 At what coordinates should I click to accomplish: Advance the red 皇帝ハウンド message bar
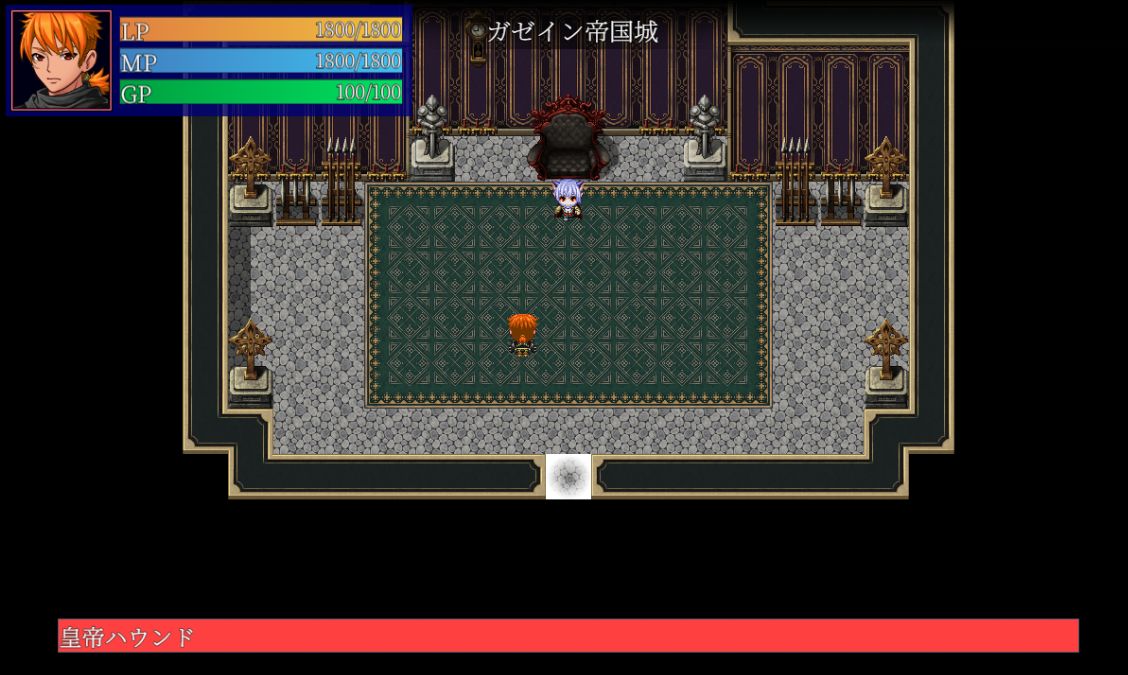[x=568, y=636]
